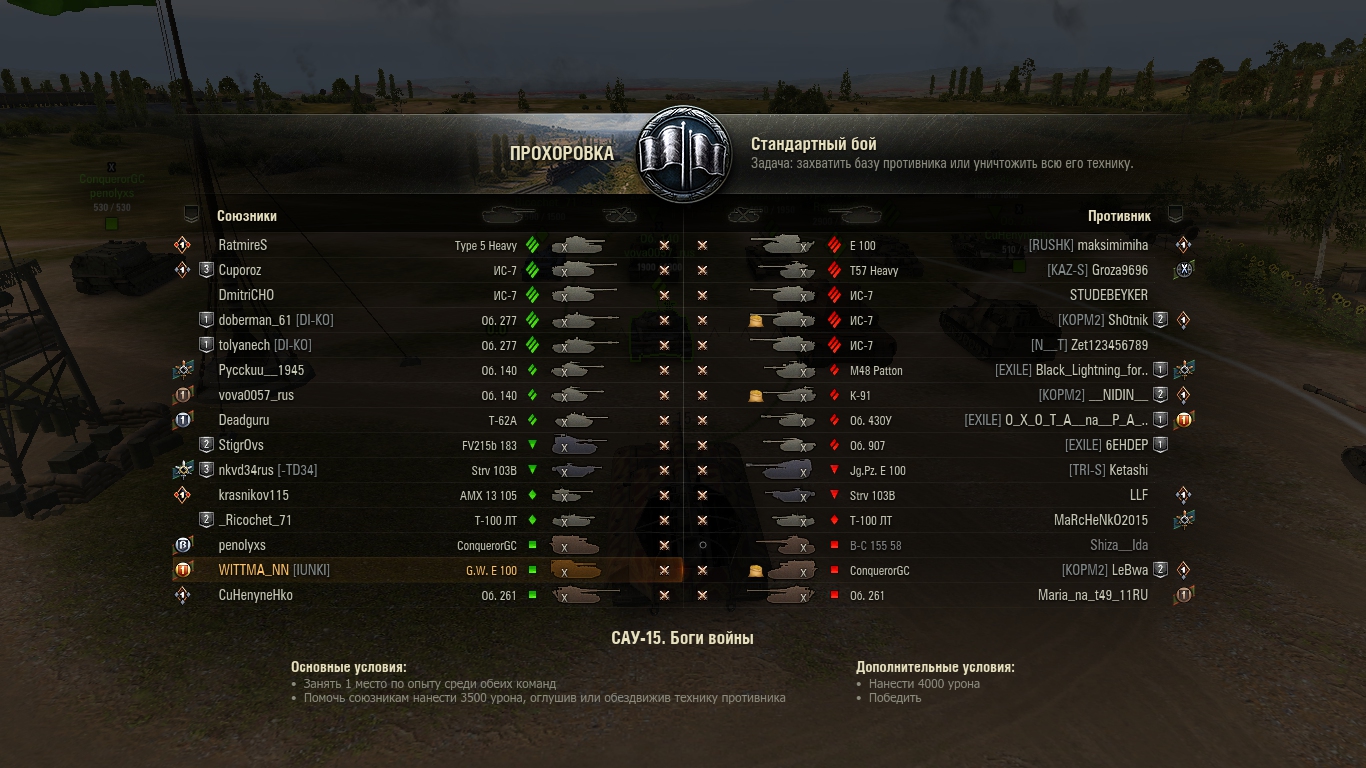Select tolyanech in the allies list
This screenshot has height=768, width=1366.
point(244,345)
